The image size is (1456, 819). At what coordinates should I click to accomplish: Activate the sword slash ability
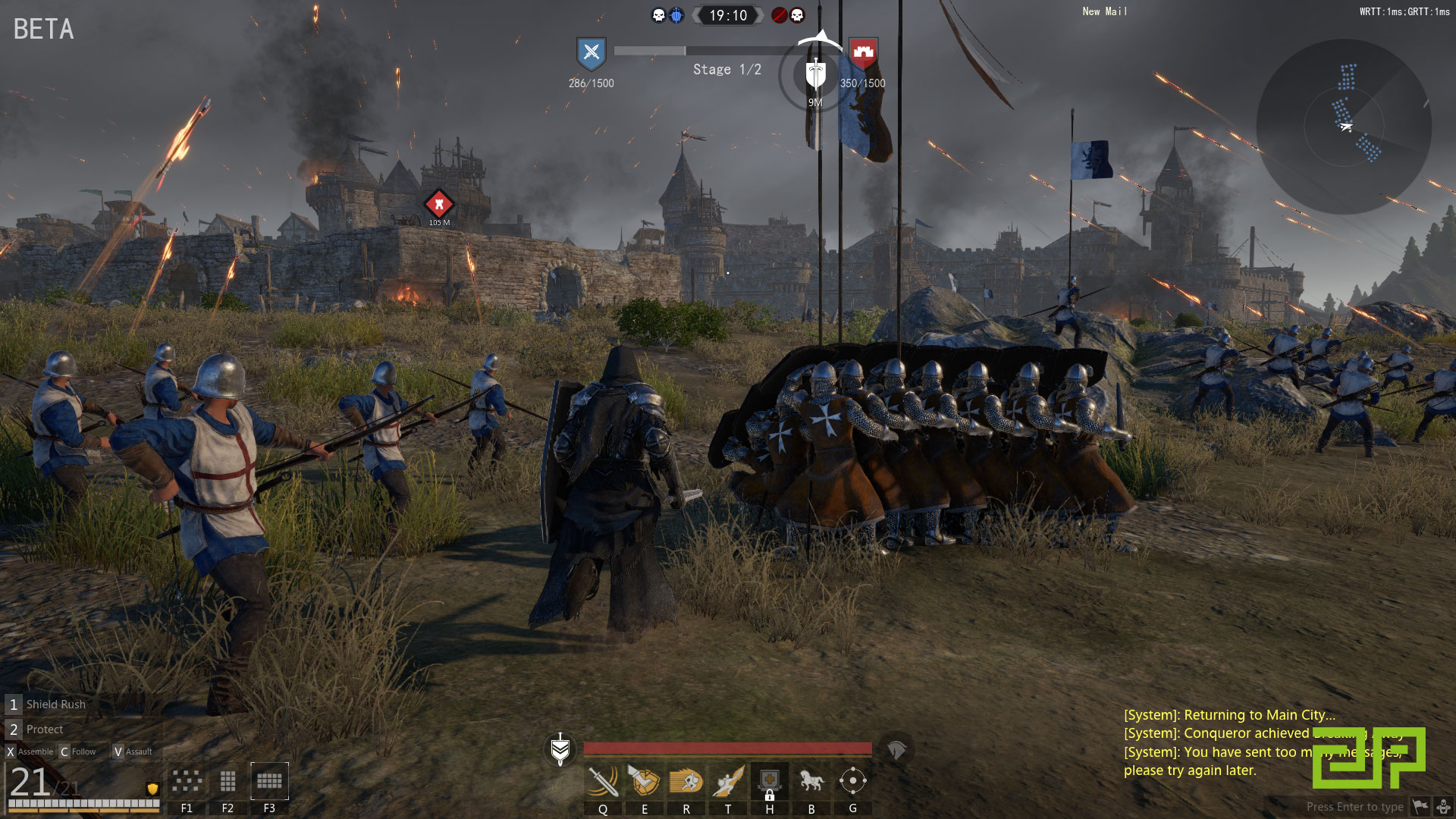point(603,781)
